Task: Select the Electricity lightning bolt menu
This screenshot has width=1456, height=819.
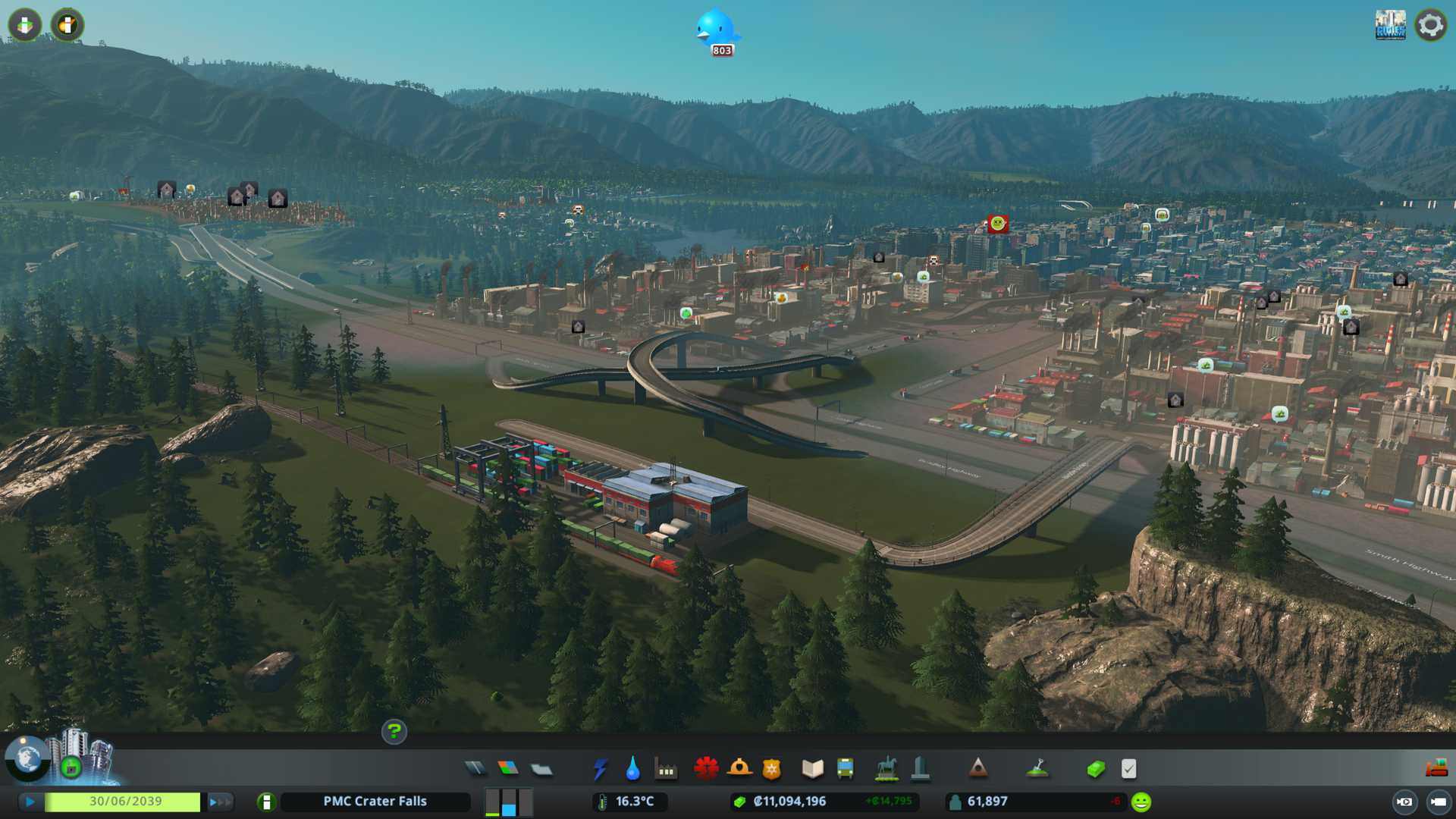Action: (600, 769)
